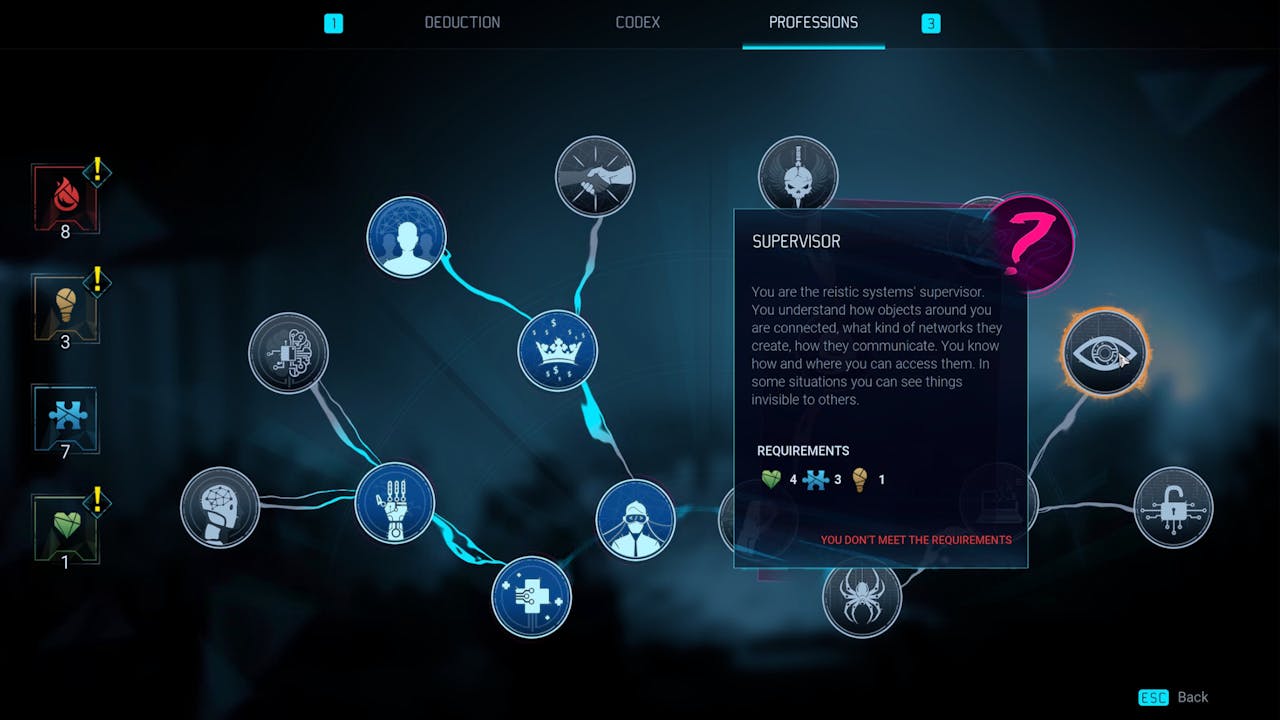Click the crown profession icon
The width and height of the screenshot is (1280, 720).
coord(557,350)
